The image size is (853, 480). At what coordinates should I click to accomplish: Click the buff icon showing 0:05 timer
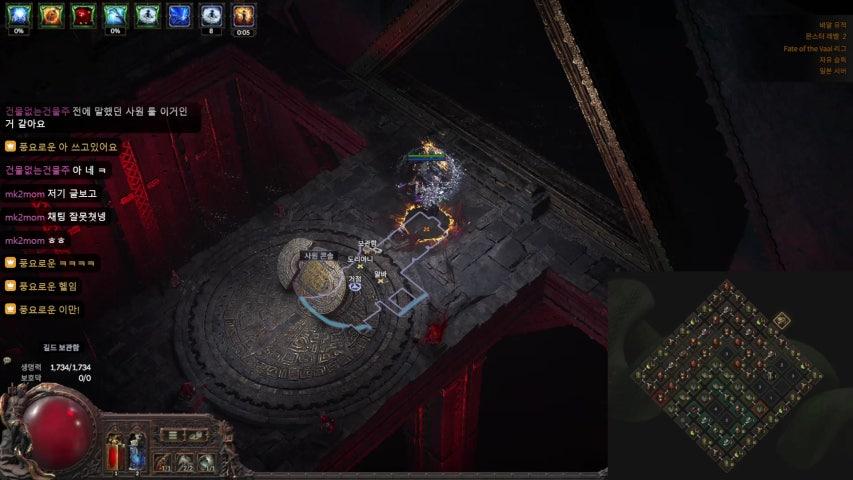[x=244, y=15]
